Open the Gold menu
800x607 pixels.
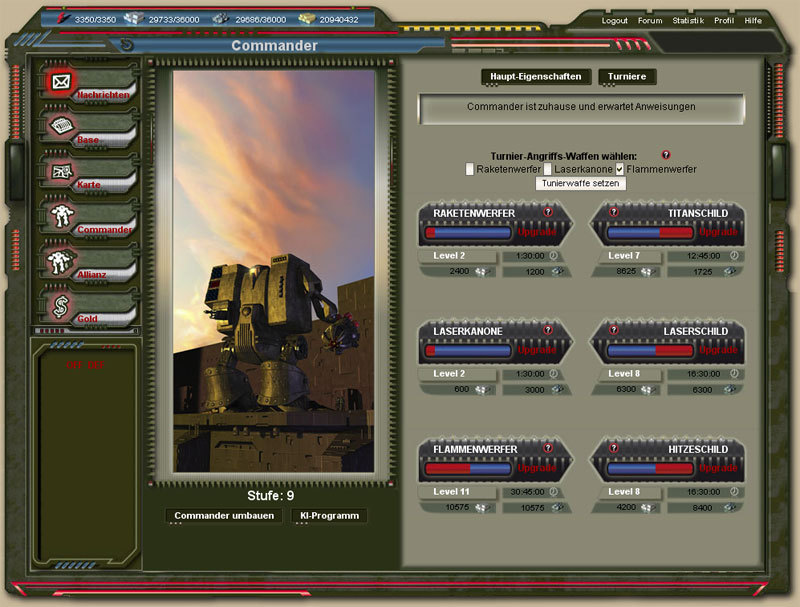88,317
